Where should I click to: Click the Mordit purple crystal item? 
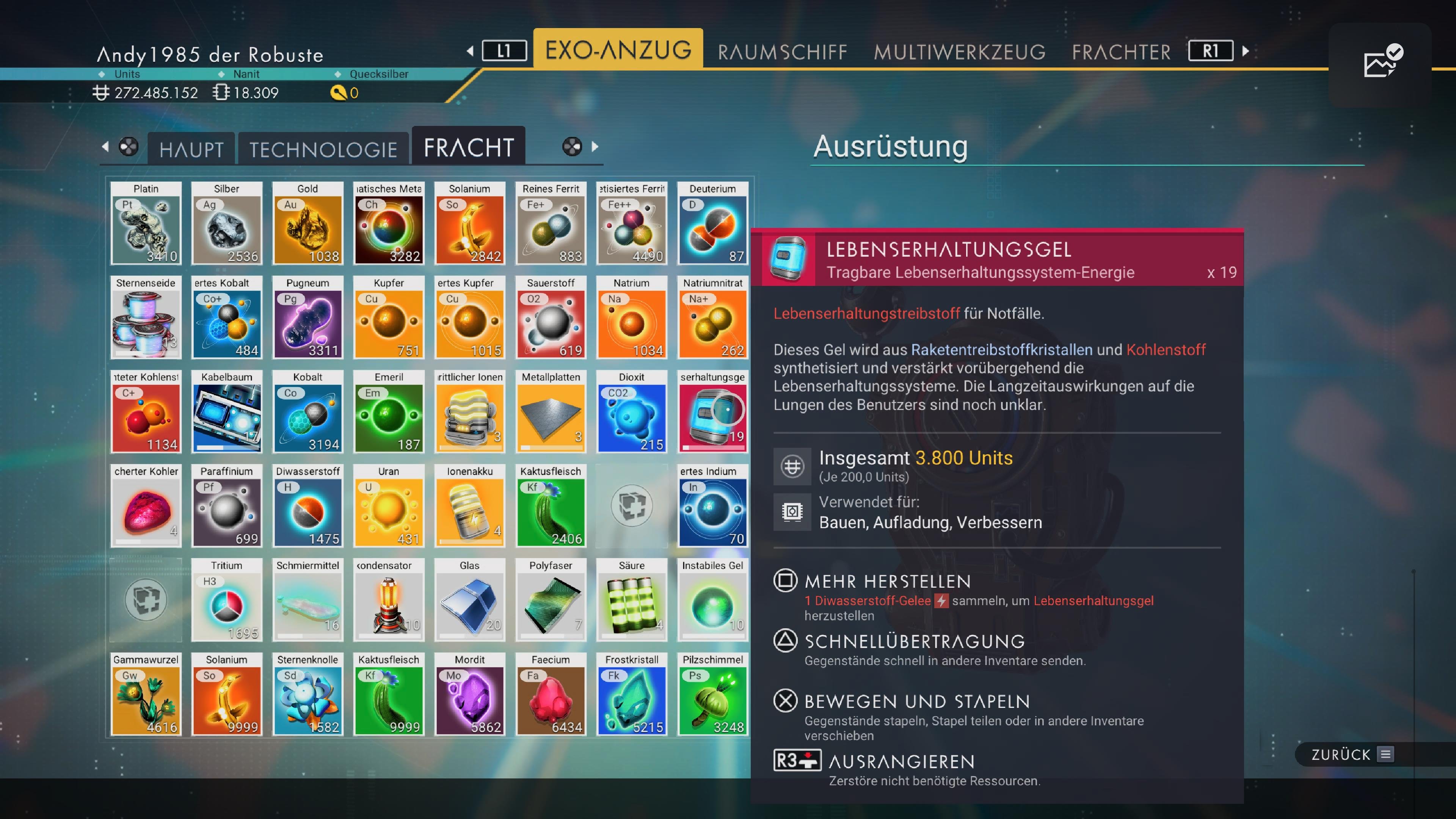pos(469,695)
